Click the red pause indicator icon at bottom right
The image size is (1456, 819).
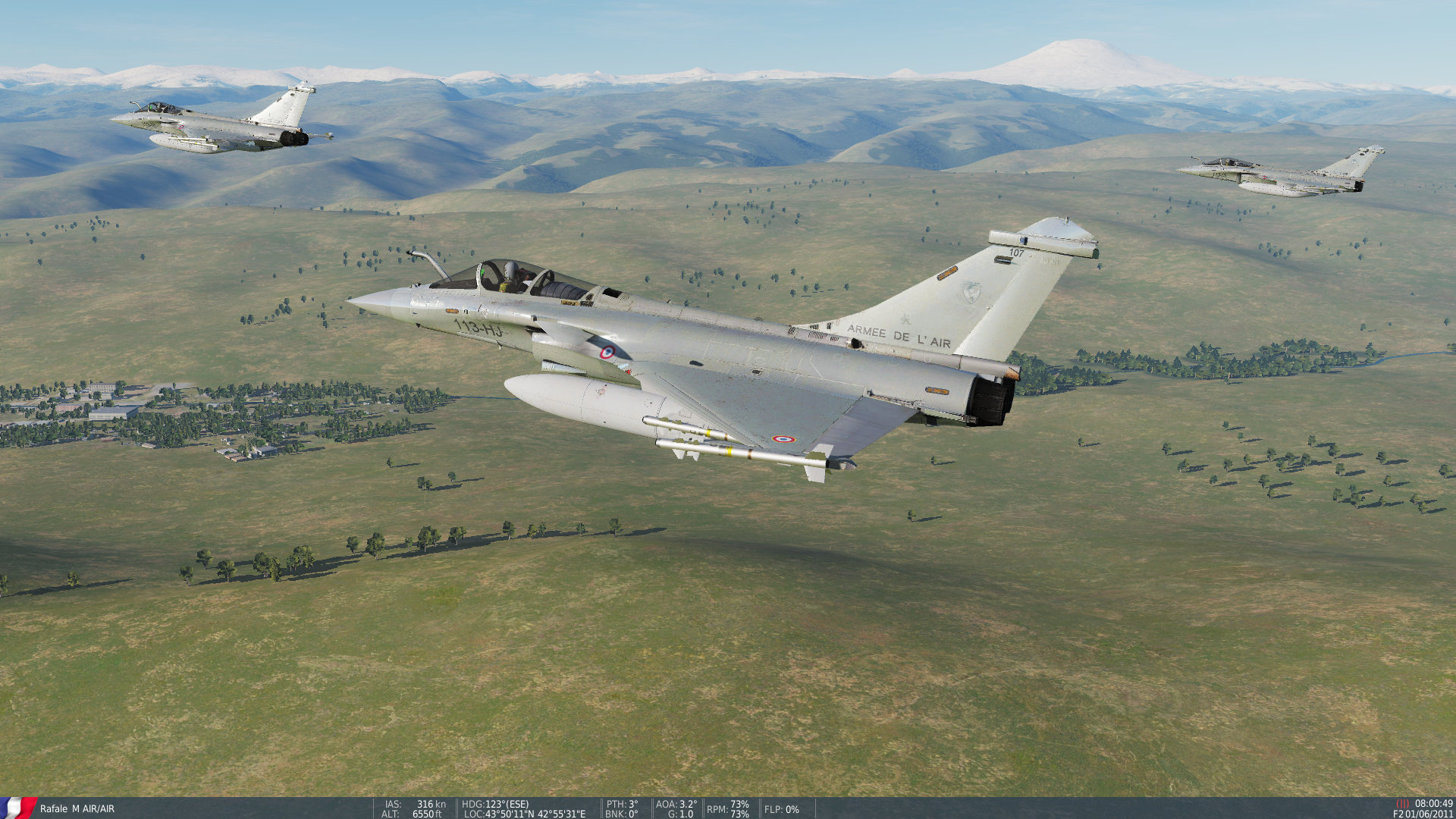[x=1404, y=803]
